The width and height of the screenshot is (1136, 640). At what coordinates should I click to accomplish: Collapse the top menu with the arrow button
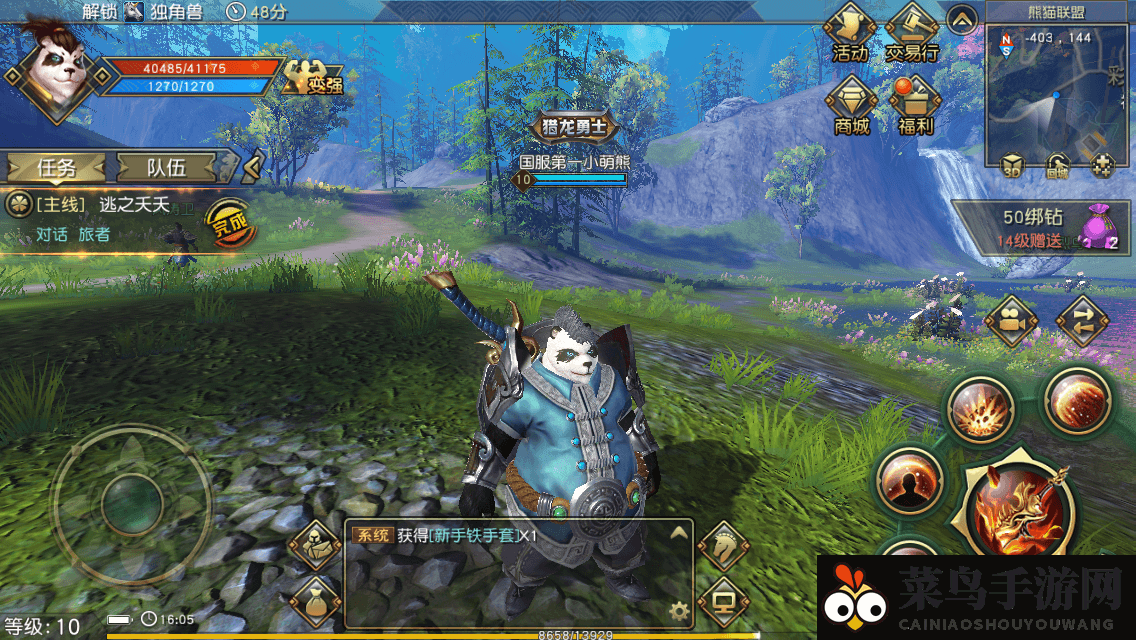[962, 19]
